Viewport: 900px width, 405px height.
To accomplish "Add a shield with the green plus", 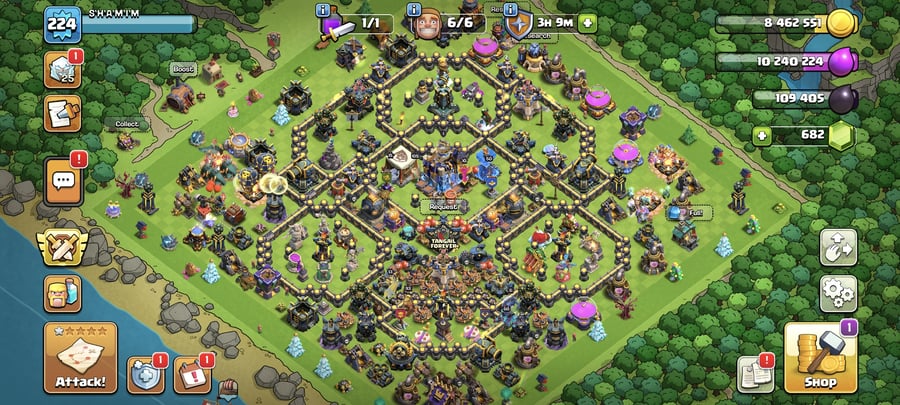I will click(x=587, y=22).
